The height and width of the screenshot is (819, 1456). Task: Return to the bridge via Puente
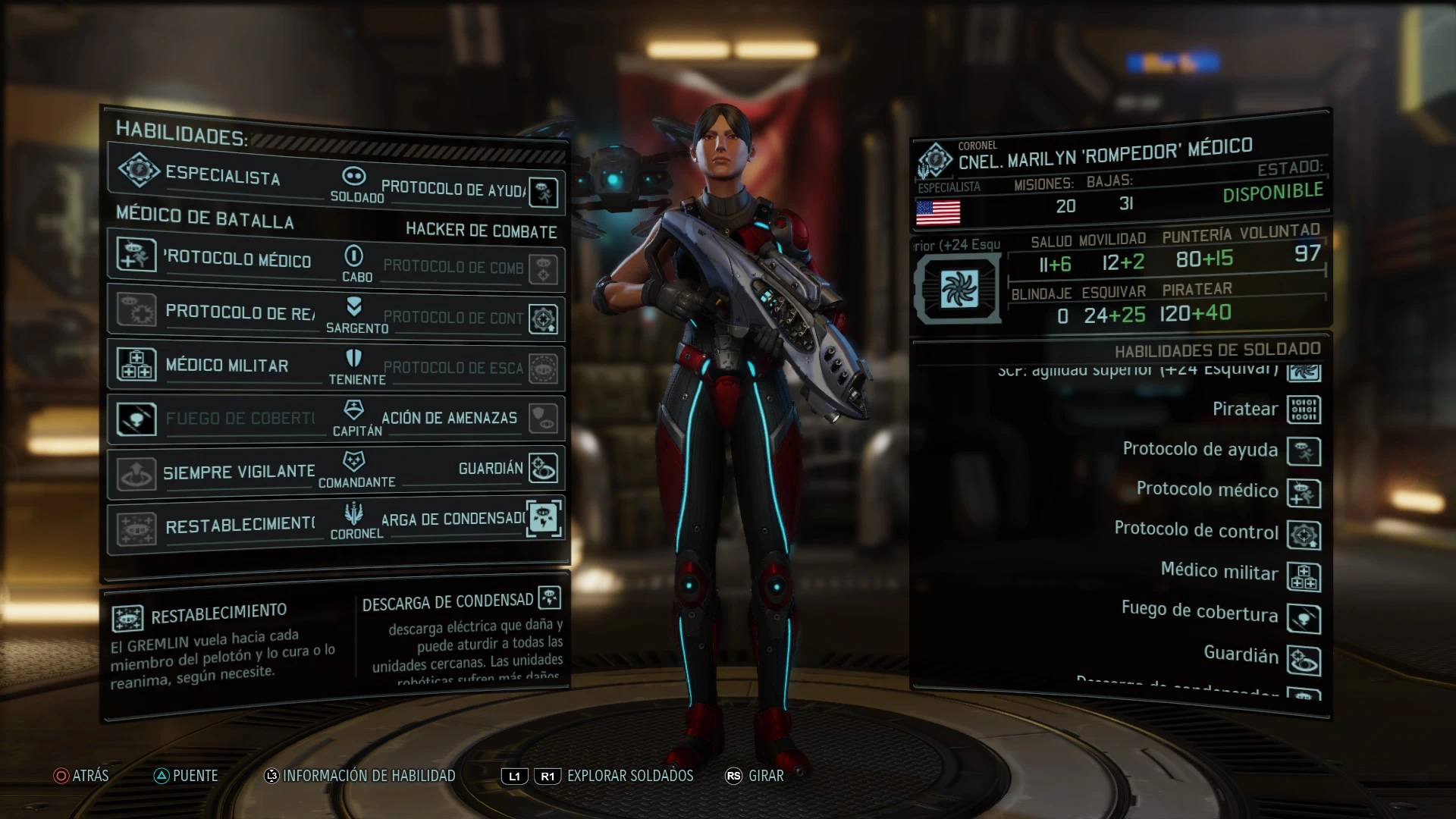186,776
